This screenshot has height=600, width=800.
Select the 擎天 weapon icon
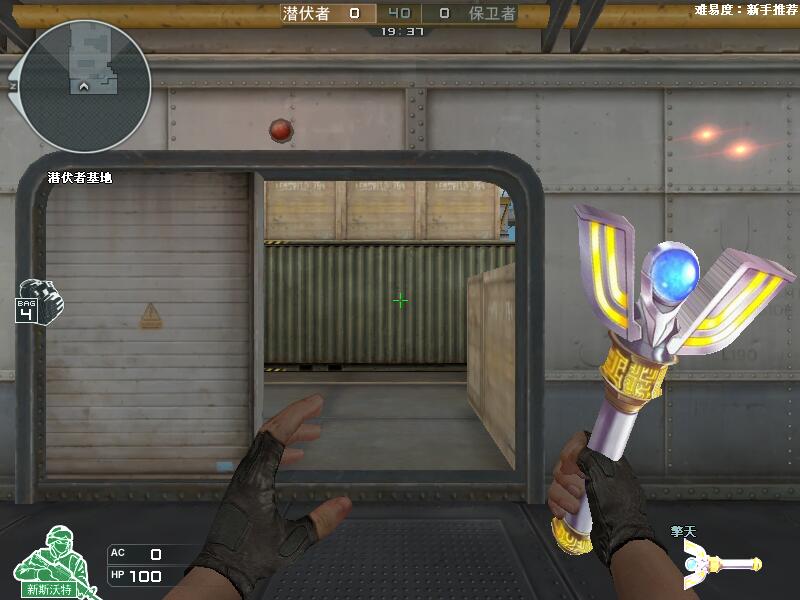(722, 566)
